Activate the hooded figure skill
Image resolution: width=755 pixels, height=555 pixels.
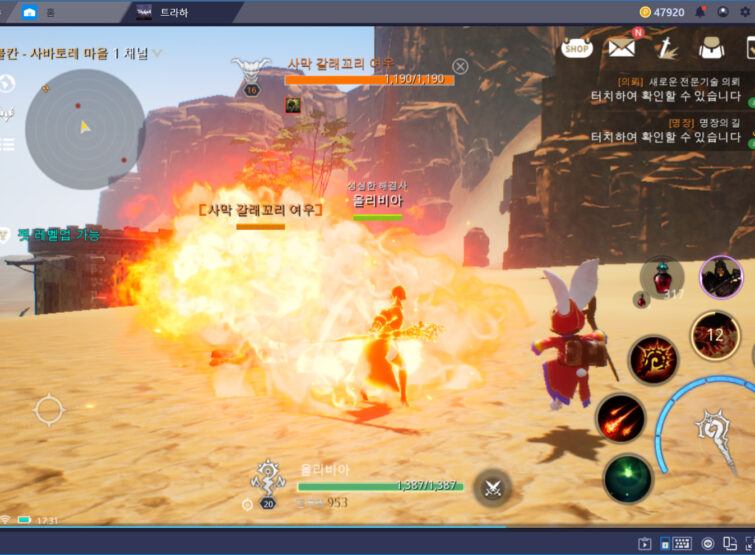point(720,278)
